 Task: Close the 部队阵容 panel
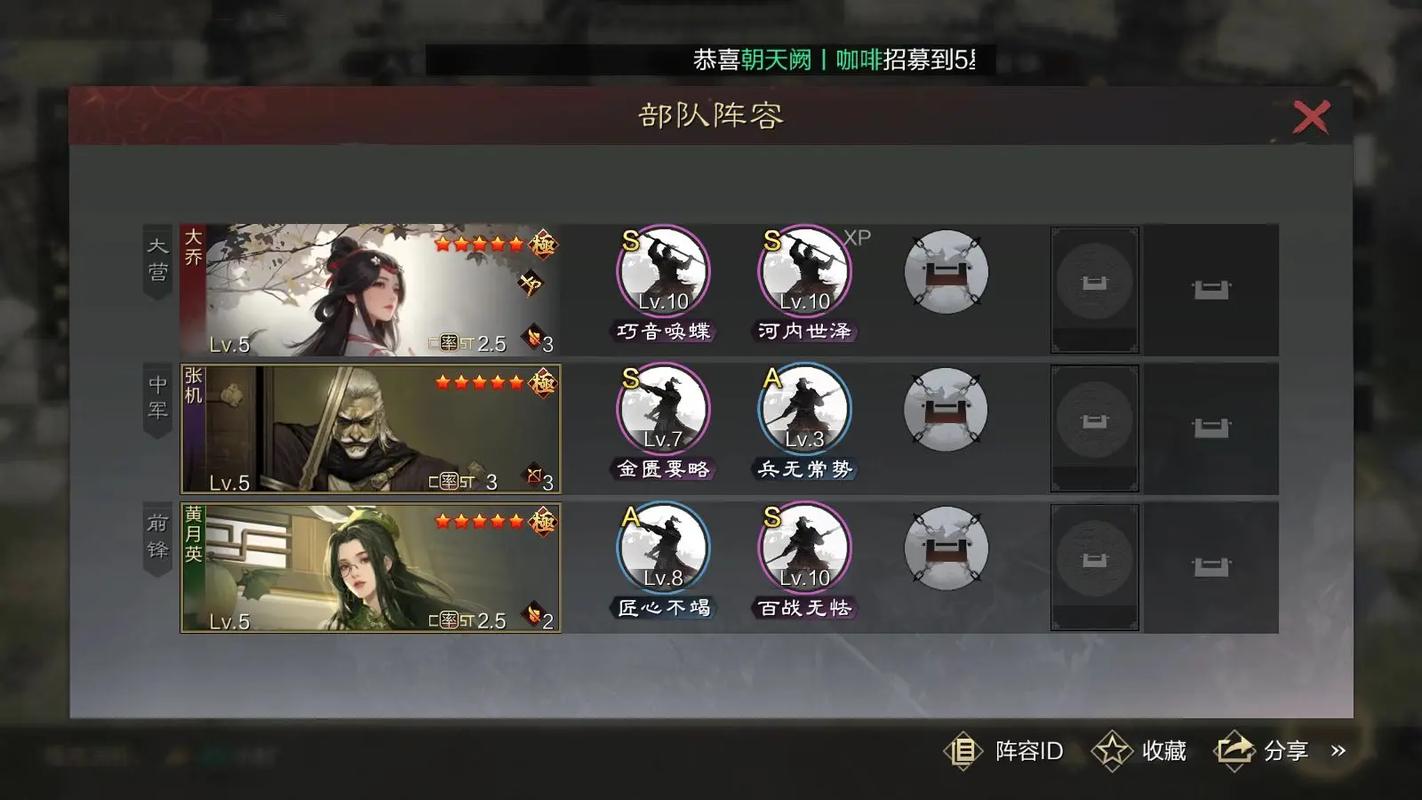(x=1311, y=116)
